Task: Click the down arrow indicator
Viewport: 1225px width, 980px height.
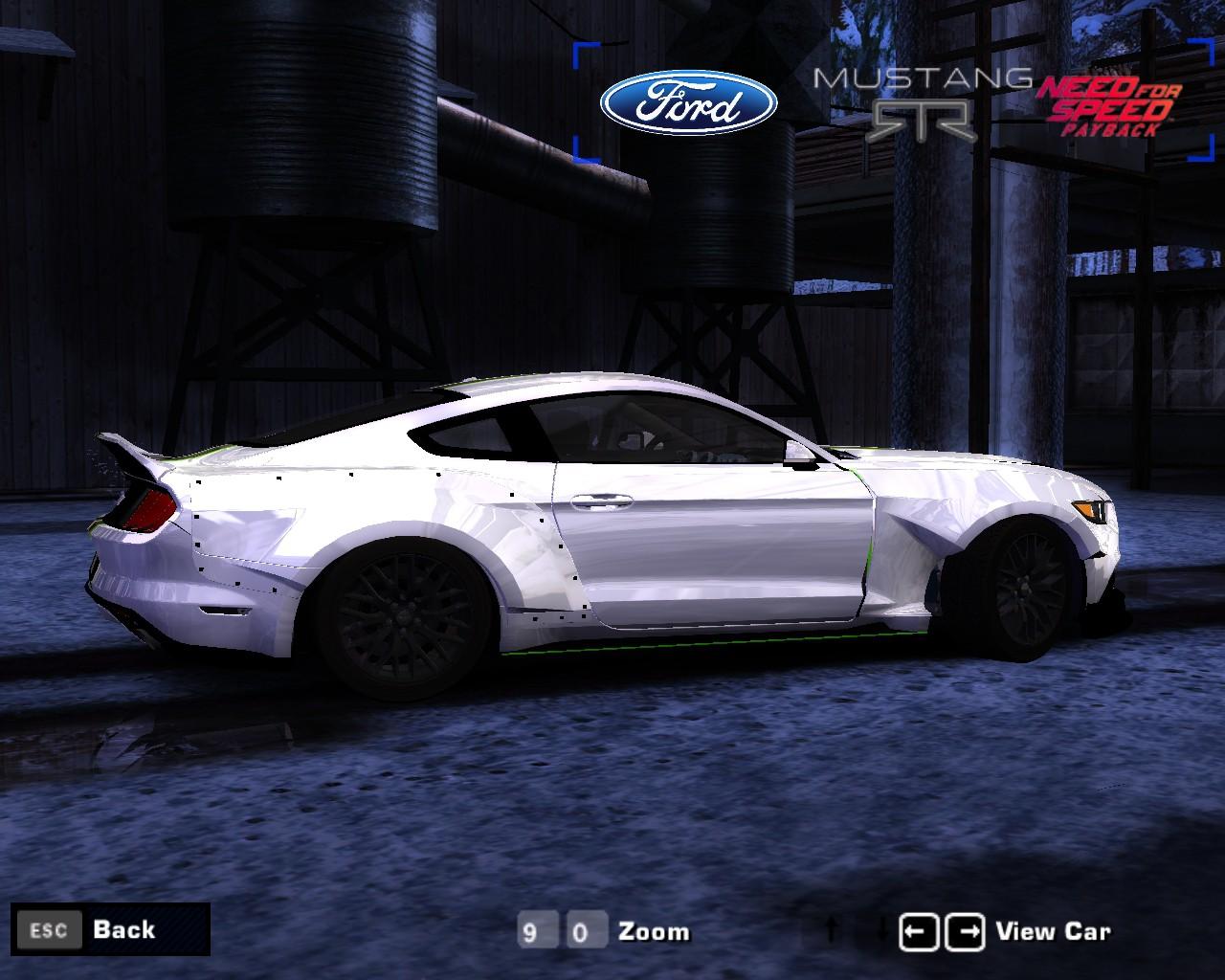Action: (880, 929)
